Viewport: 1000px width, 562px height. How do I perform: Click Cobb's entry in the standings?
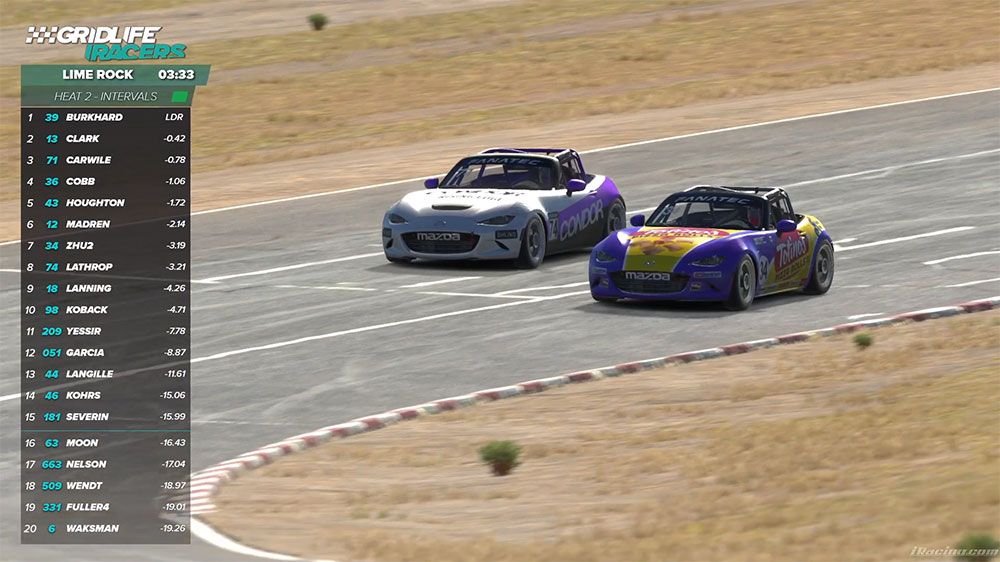pos(105,181)
